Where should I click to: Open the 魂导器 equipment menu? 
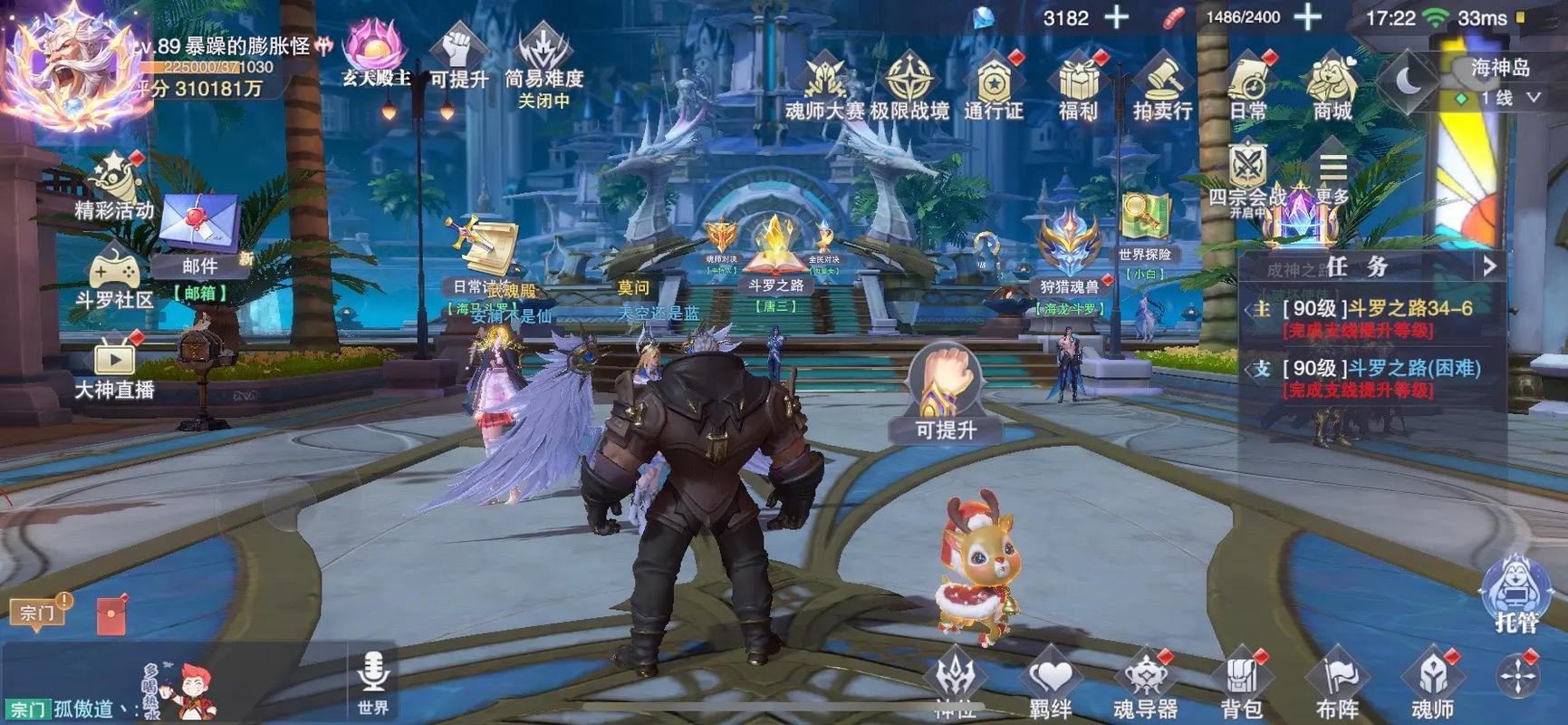tap(1145, 685)
